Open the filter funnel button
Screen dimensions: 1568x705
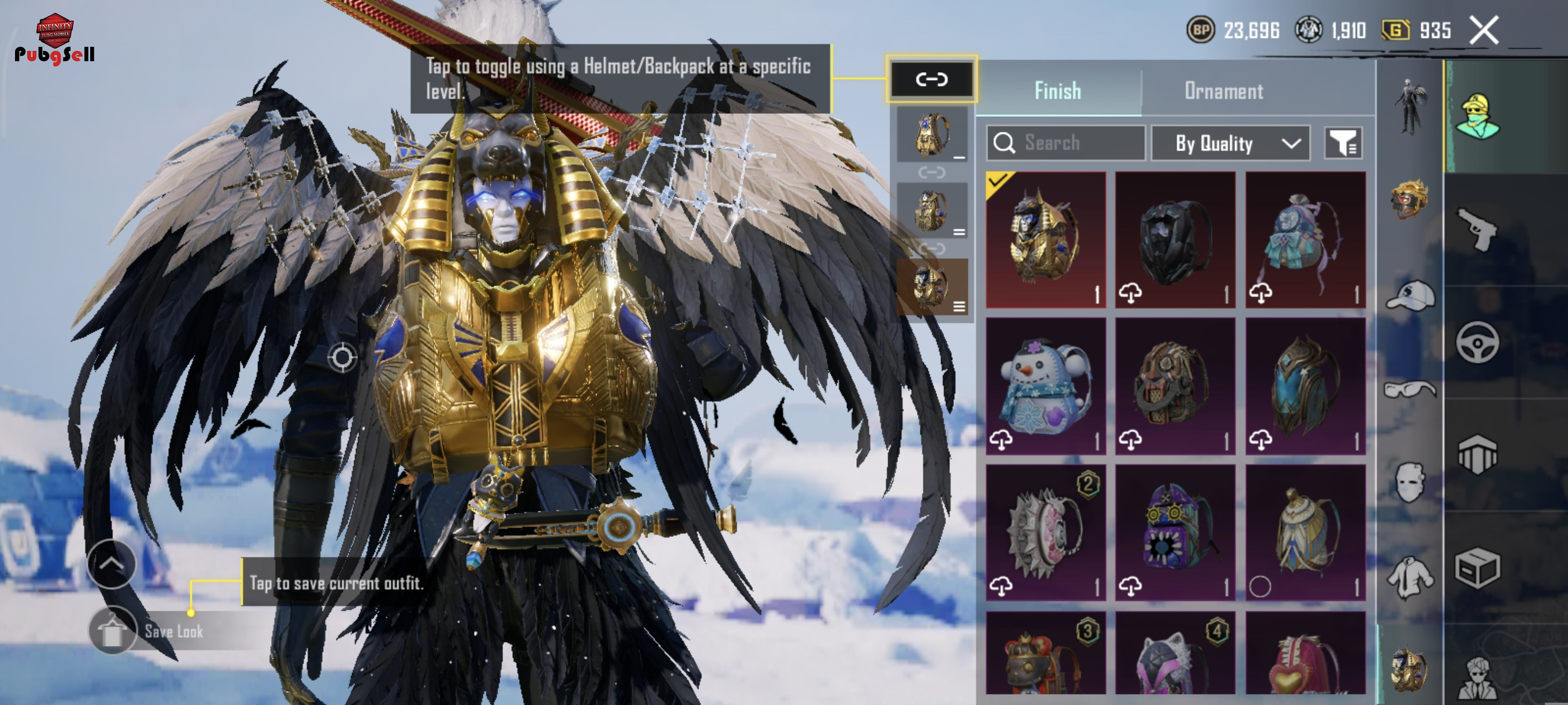click(x=1344, y=143)
